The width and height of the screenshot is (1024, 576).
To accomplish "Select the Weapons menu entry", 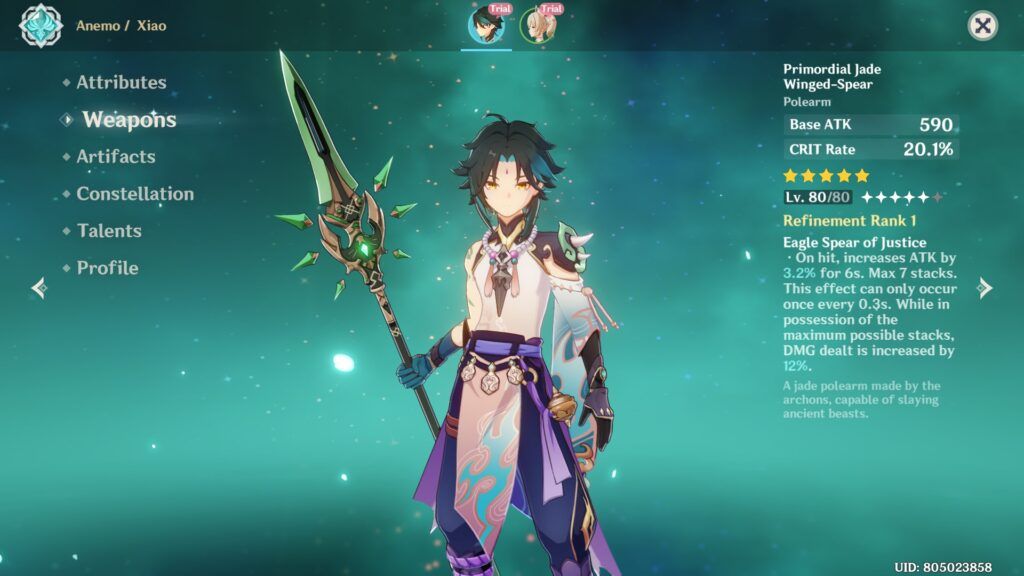I will [128, 120].
